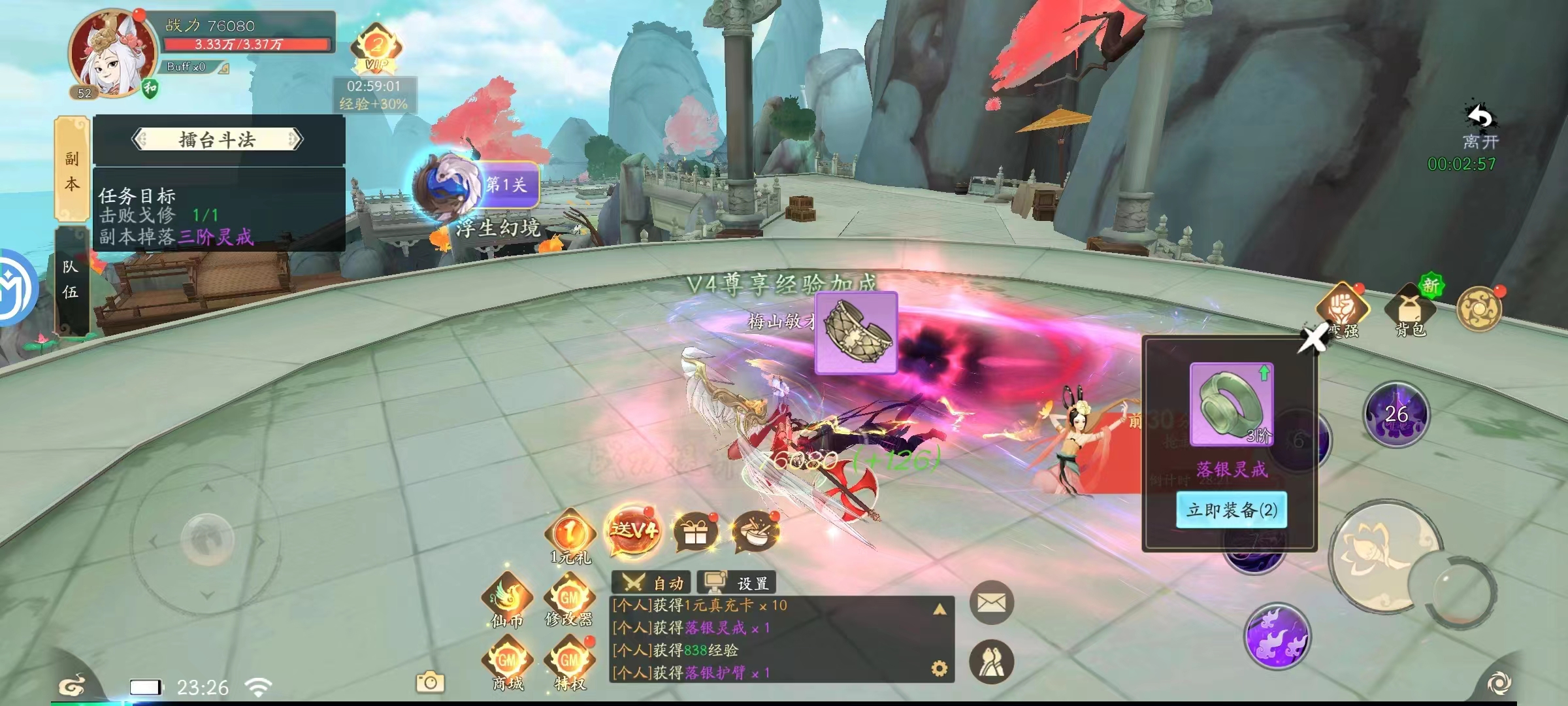Take a screenshot with the camera icon
Screen dimensions: 1568x706
pos(430,682)
